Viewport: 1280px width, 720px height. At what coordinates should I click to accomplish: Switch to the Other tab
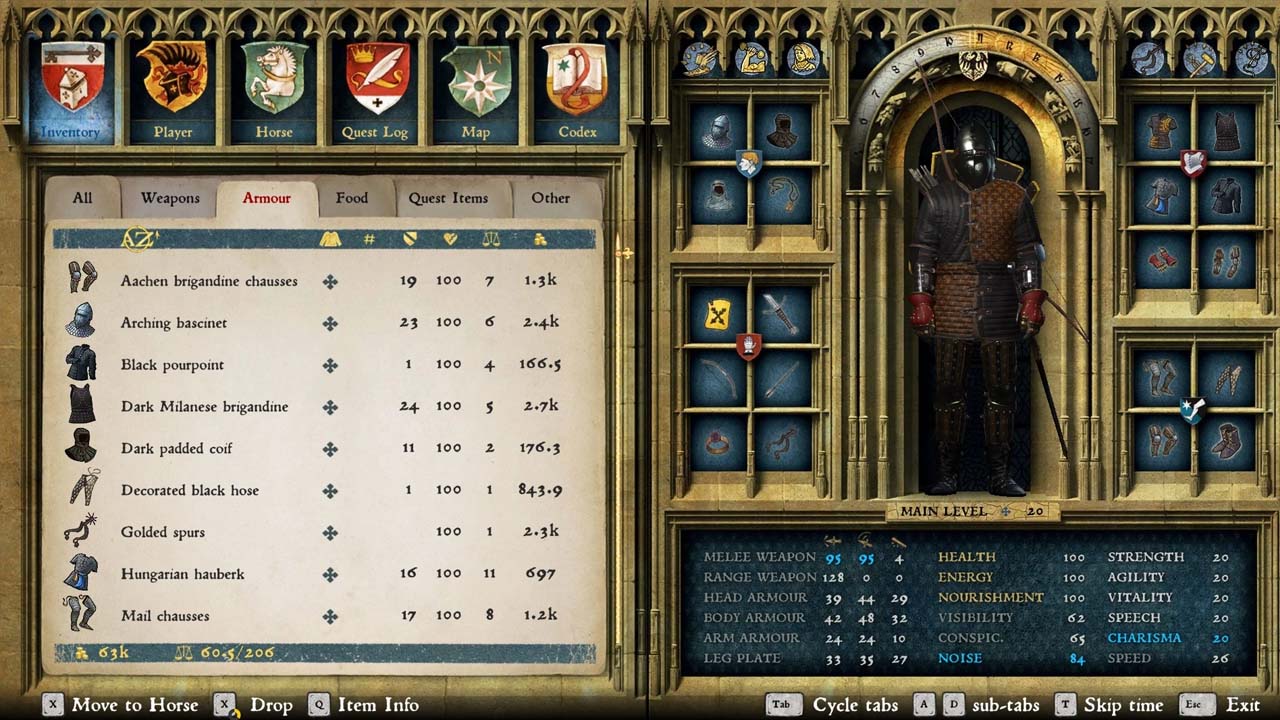coord(550,198)
